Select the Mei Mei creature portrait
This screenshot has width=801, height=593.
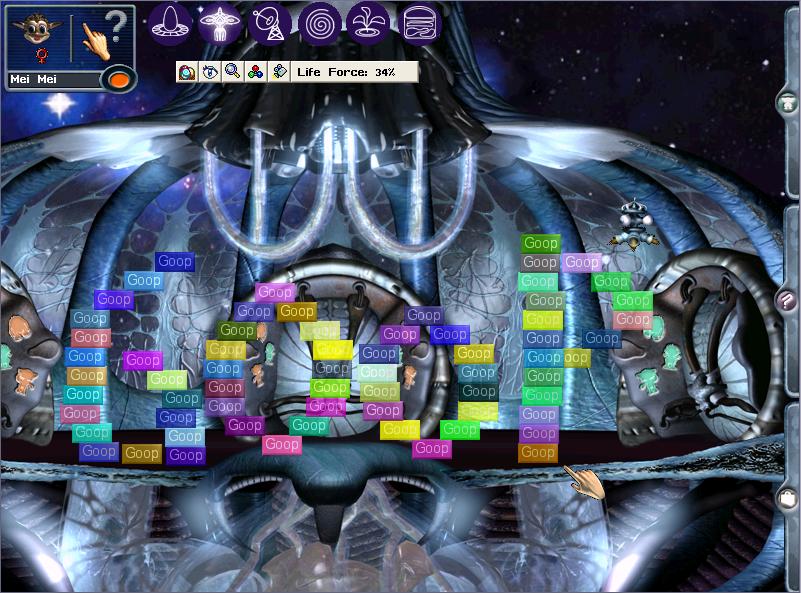38,36
